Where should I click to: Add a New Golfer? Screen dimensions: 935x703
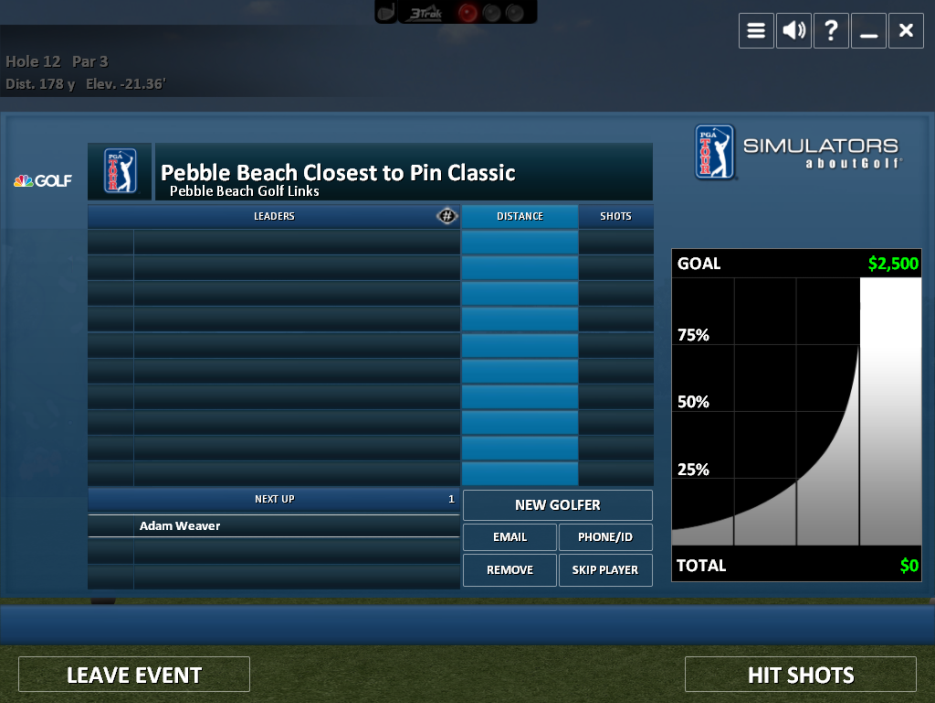[557, 505]
